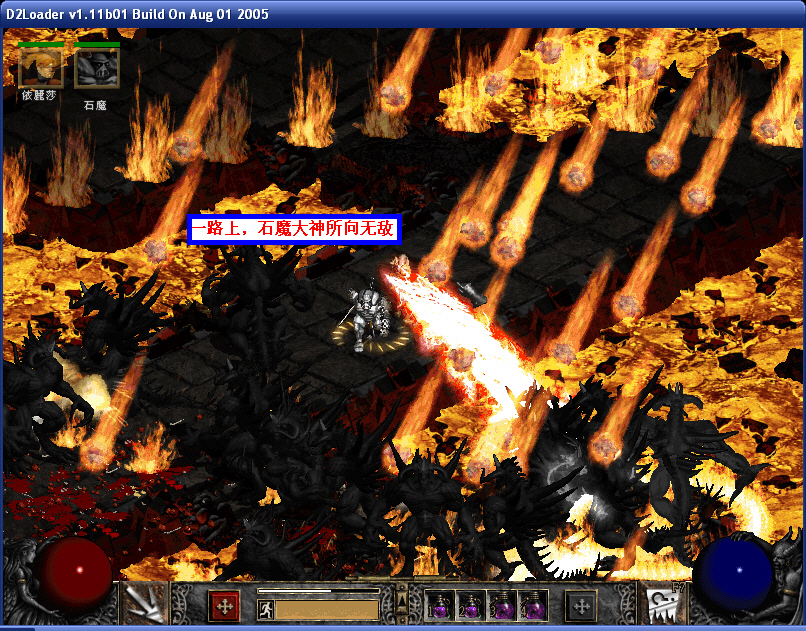The image size is (806, 631).
Task: Open the gray new skill points button
Action: (580, 606)
